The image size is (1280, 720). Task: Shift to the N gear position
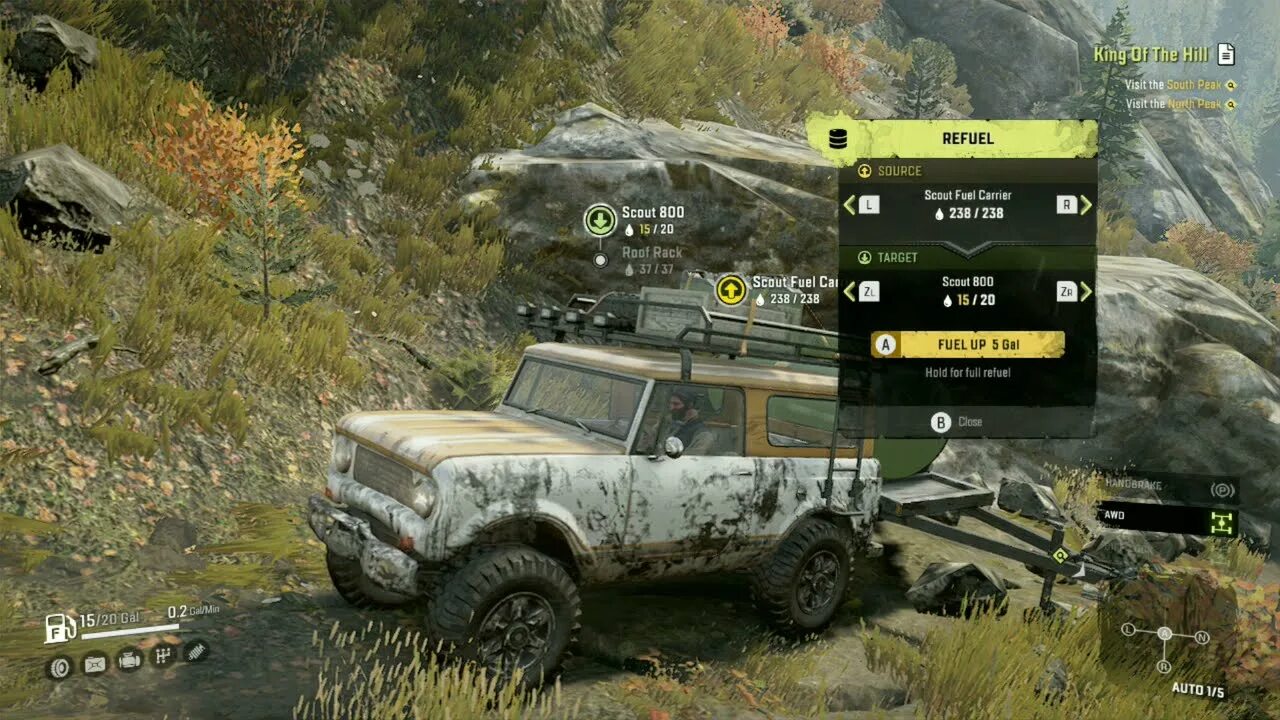point(1201,637)
